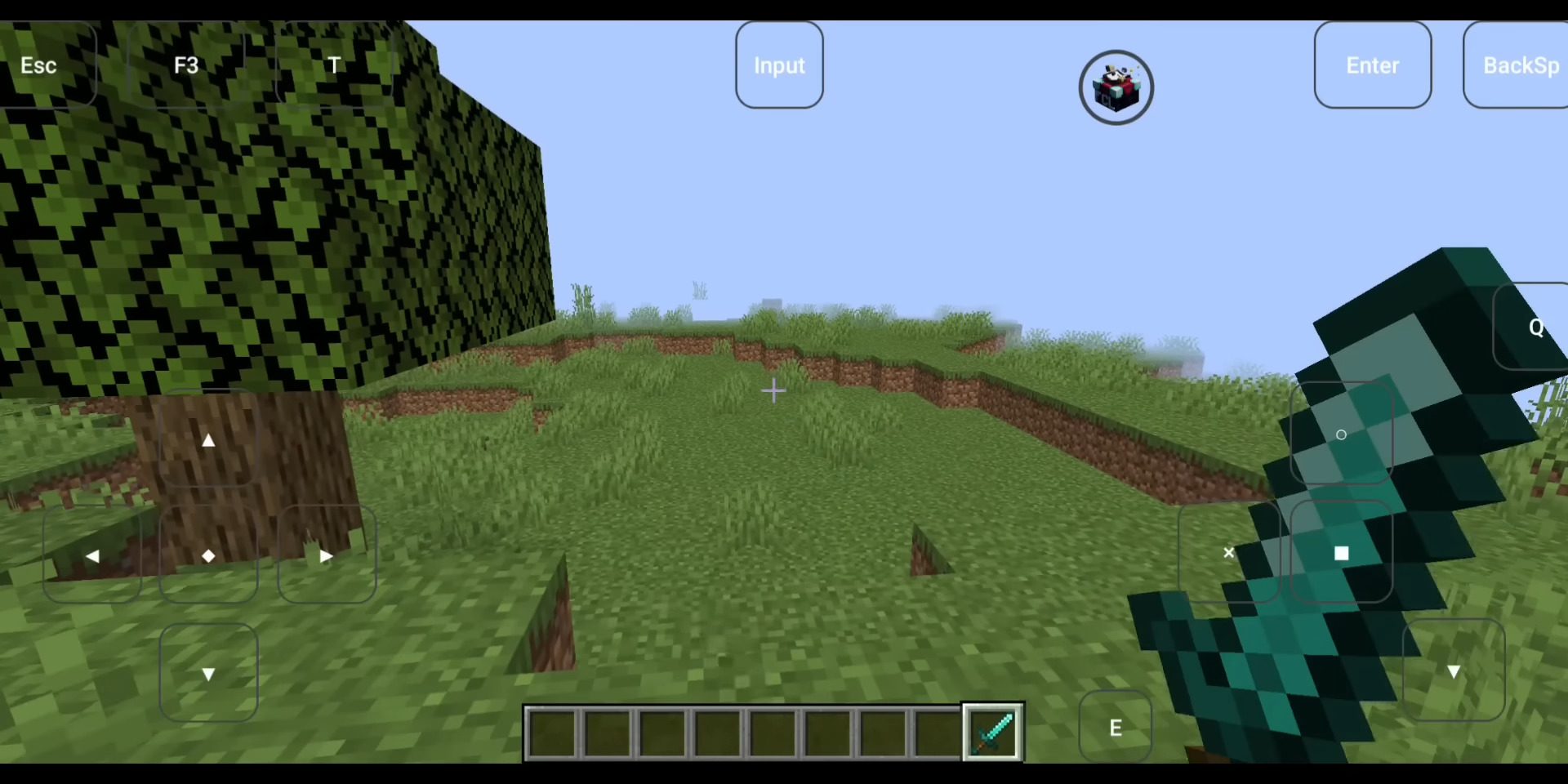Tap the sneak arrow near the bottom right
The width and height of the screenshot is (1568, 784).
point(1454,671)
